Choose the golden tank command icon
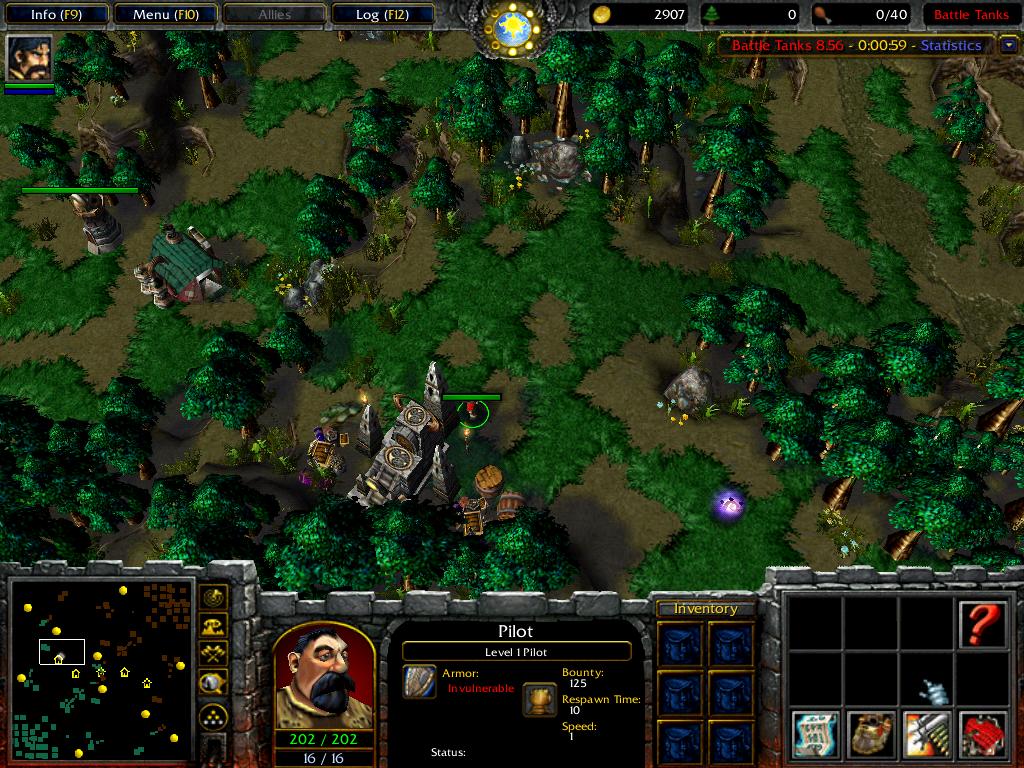Viewport: 1024px width, 768px height. 872,735
